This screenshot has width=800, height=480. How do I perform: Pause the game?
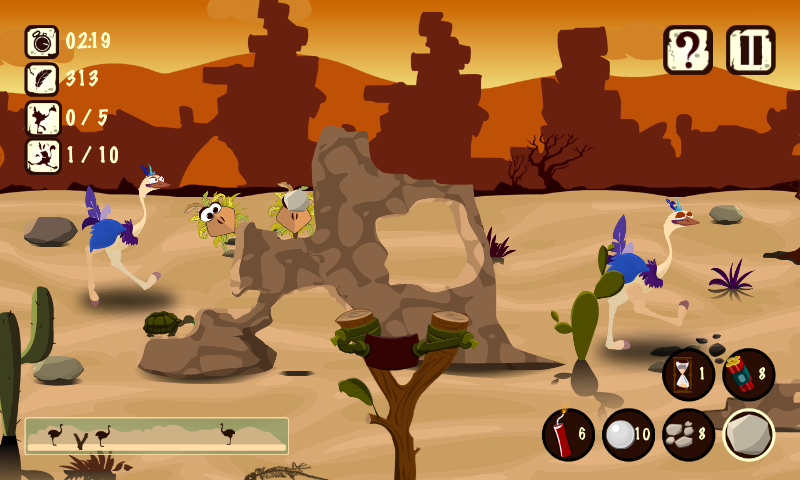pos(750,50)
